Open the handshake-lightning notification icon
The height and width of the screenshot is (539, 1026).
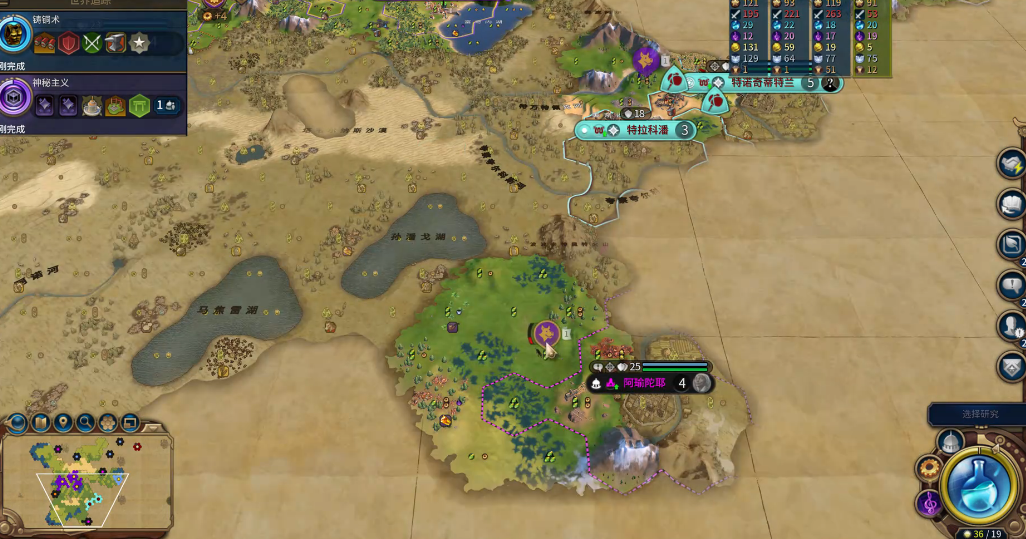click(x=1012, y=164)
